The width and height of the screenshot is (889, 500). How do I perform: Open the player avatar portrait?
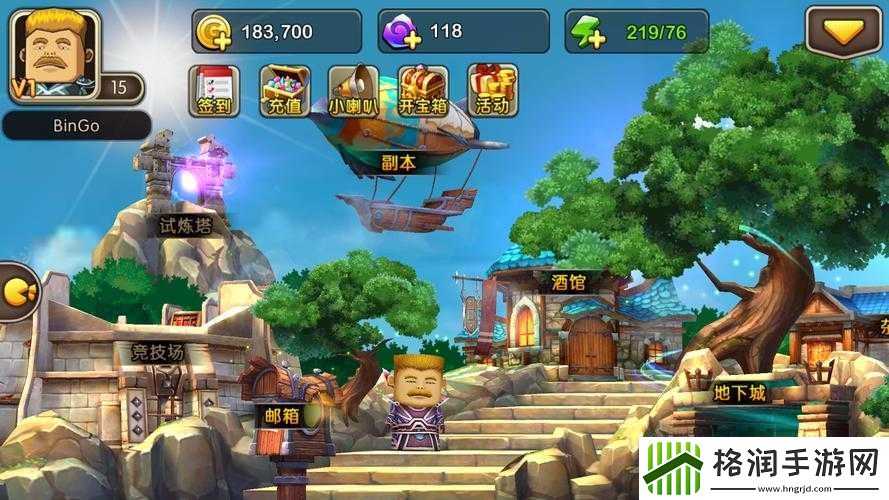click(x=55, y=55)
